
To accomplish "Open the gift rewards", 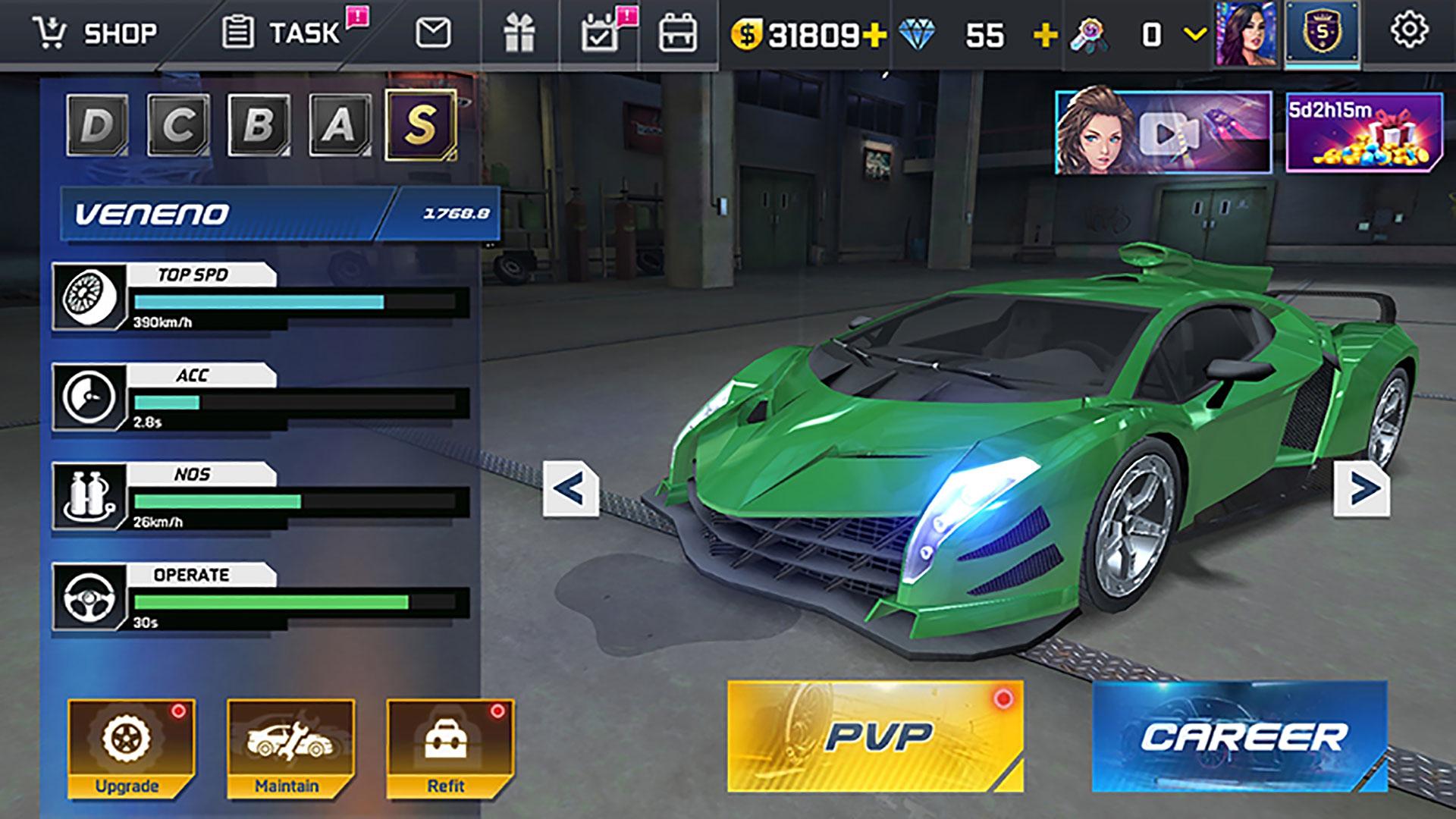I will pos(519,32).
